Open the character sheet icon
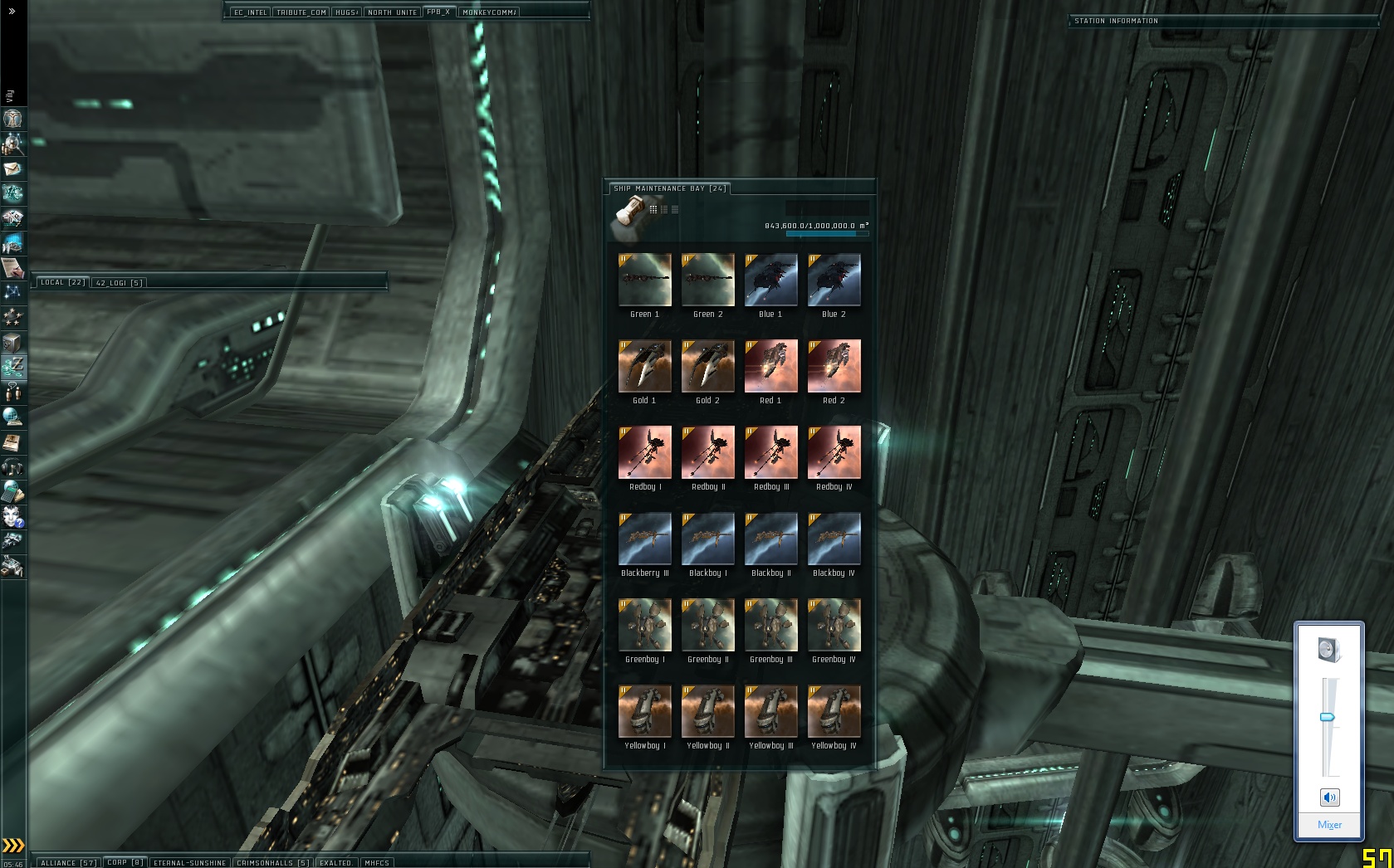The height and width of the screenshot is (868, 1394). click(x=12, y=119)
